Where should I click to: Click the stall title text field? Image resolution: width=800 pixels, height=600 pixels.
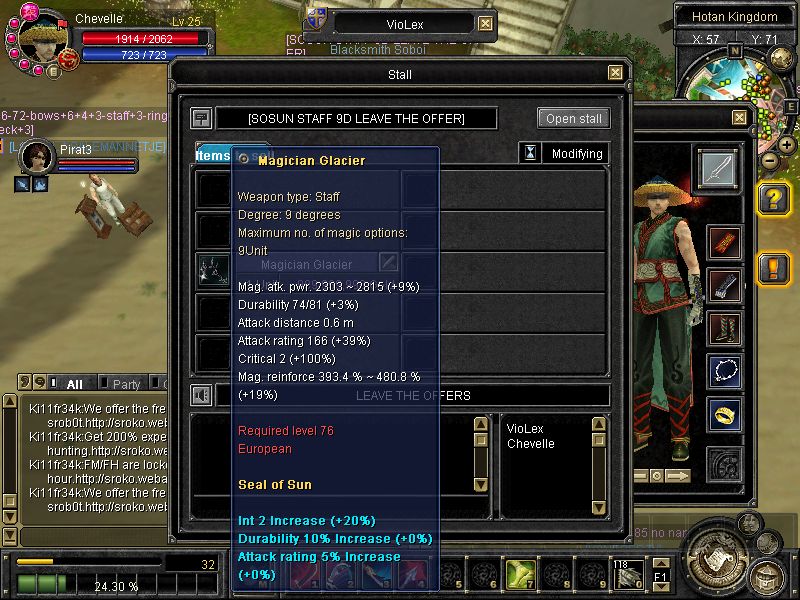pos(356,118)
